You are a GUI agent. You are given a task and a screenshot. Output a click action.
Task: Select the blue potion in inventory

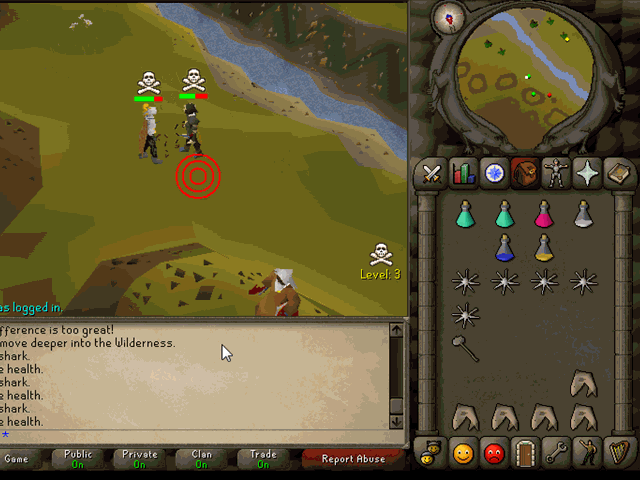[x=504, y=247]
